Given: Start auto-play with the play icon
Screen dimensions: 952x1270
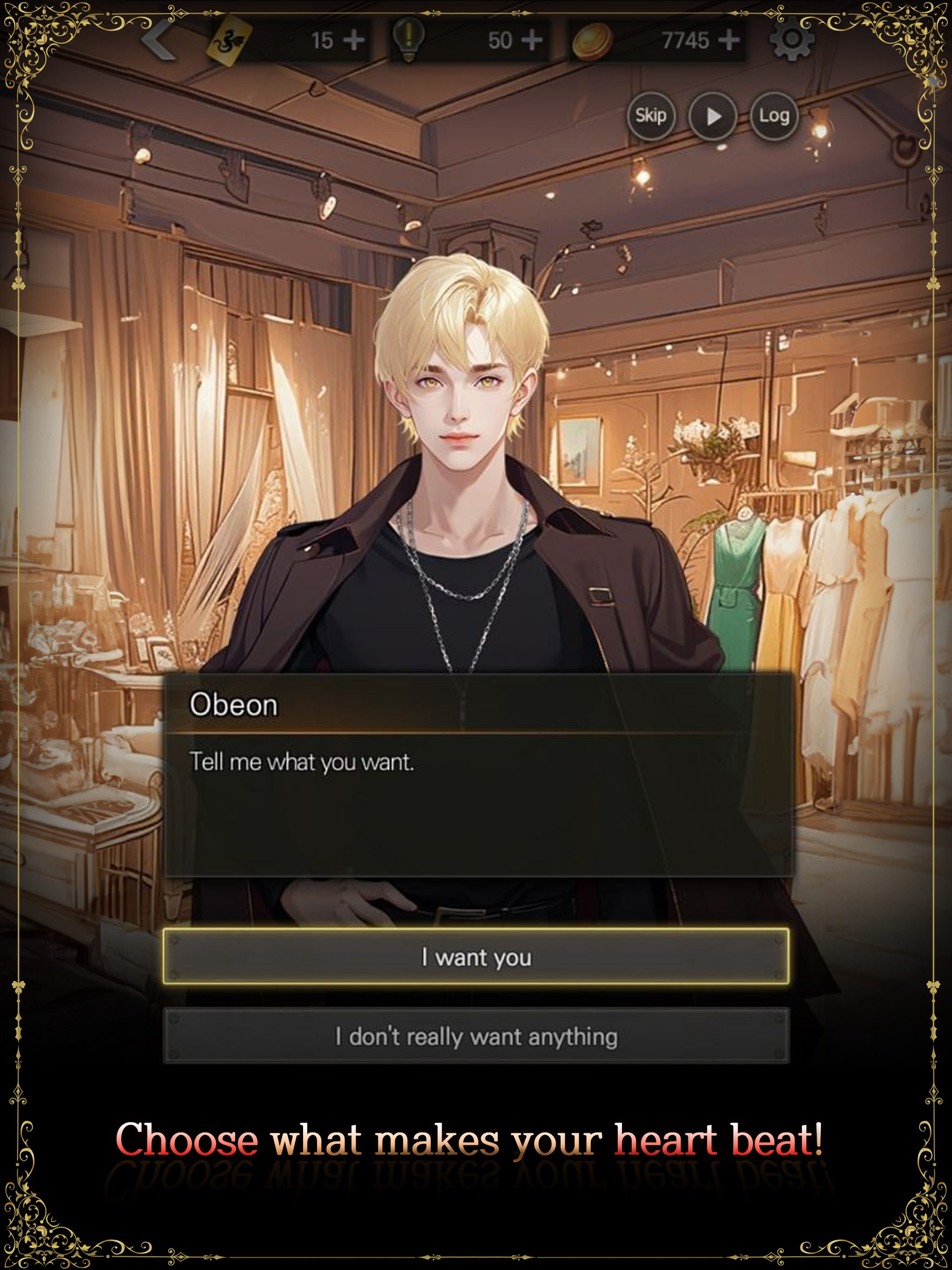Looking at the screenshot, I should coord(714,115).
